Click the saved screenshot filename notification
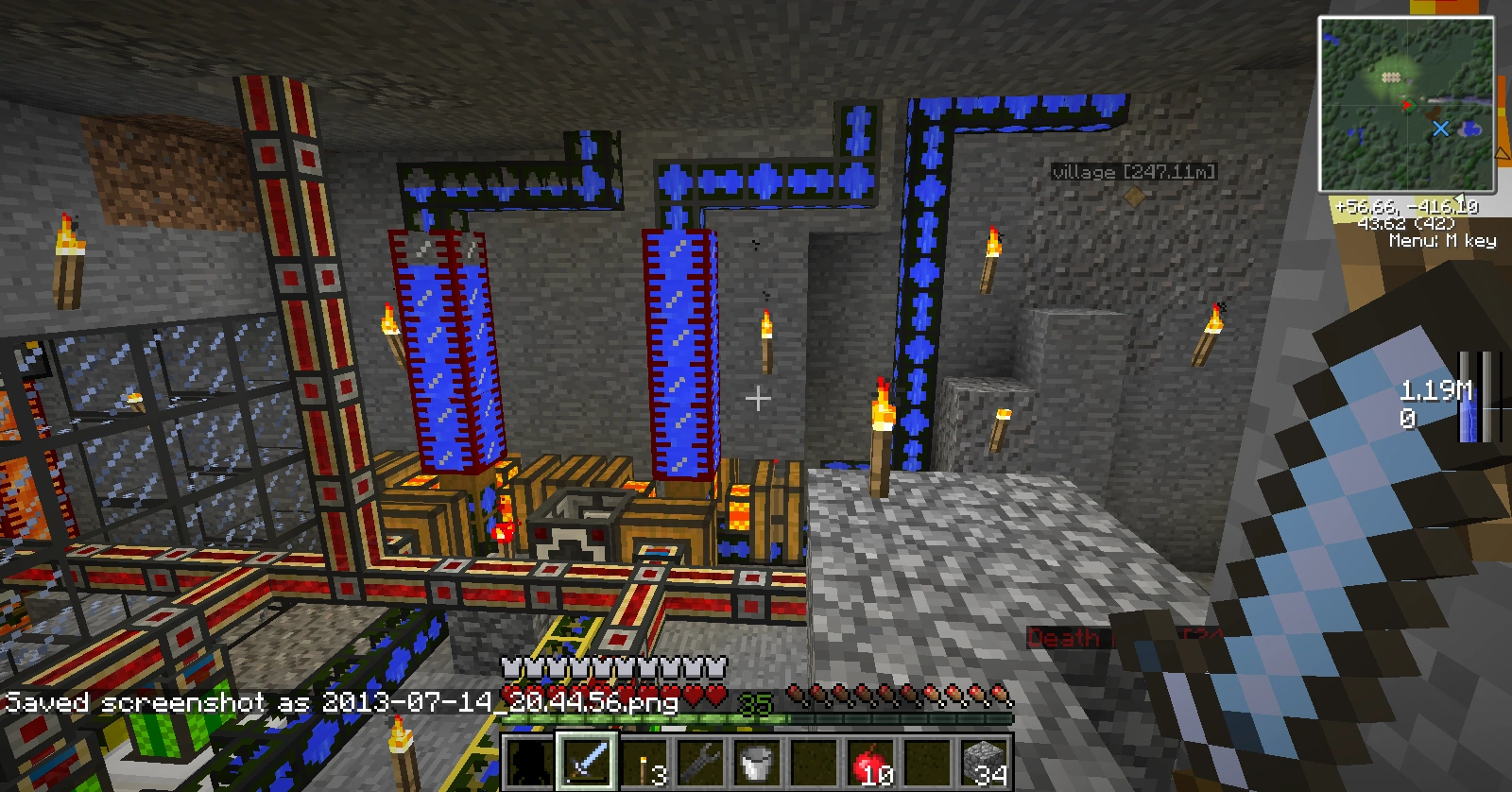 [x=340, y=703]
